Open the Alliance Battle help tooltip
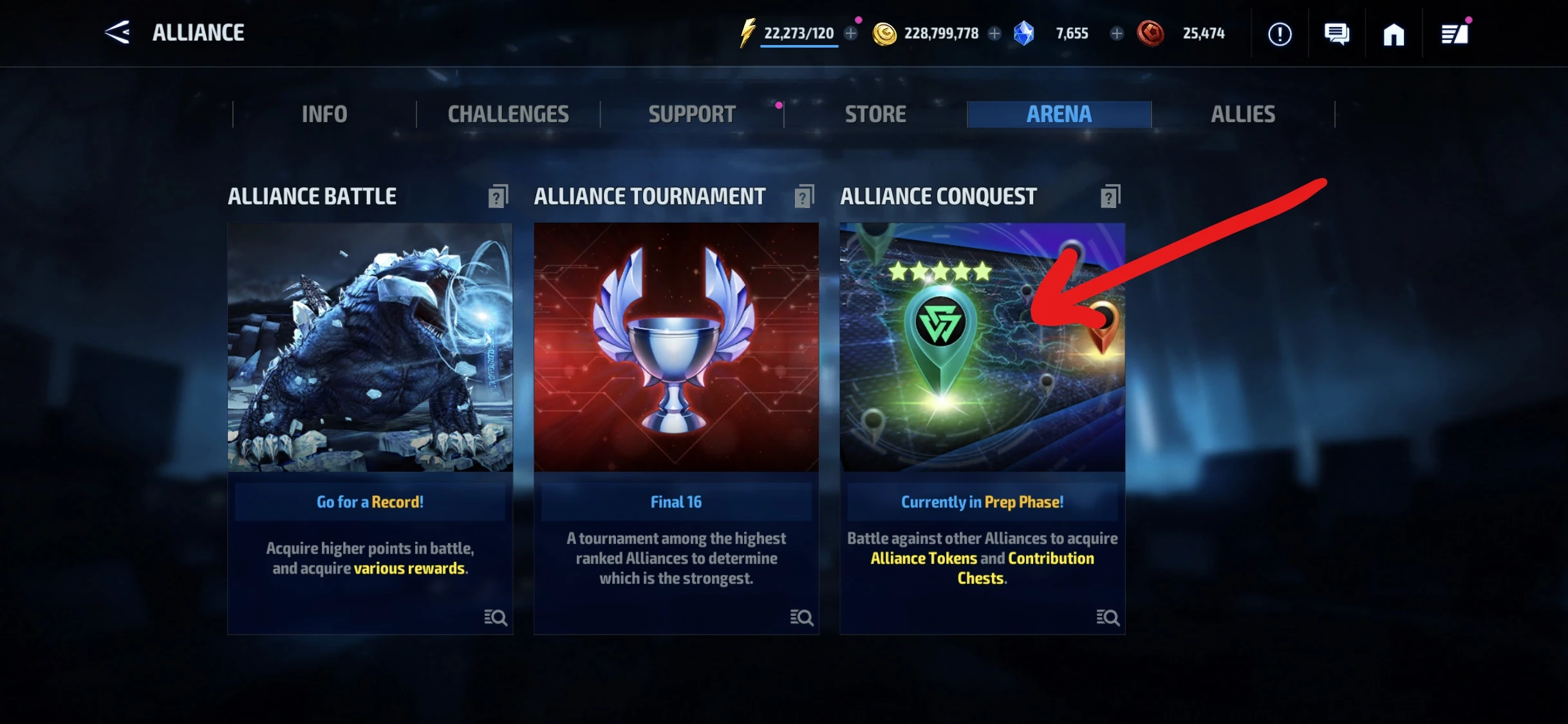This screenshot has height=724, width=1568. coord(499,196)
